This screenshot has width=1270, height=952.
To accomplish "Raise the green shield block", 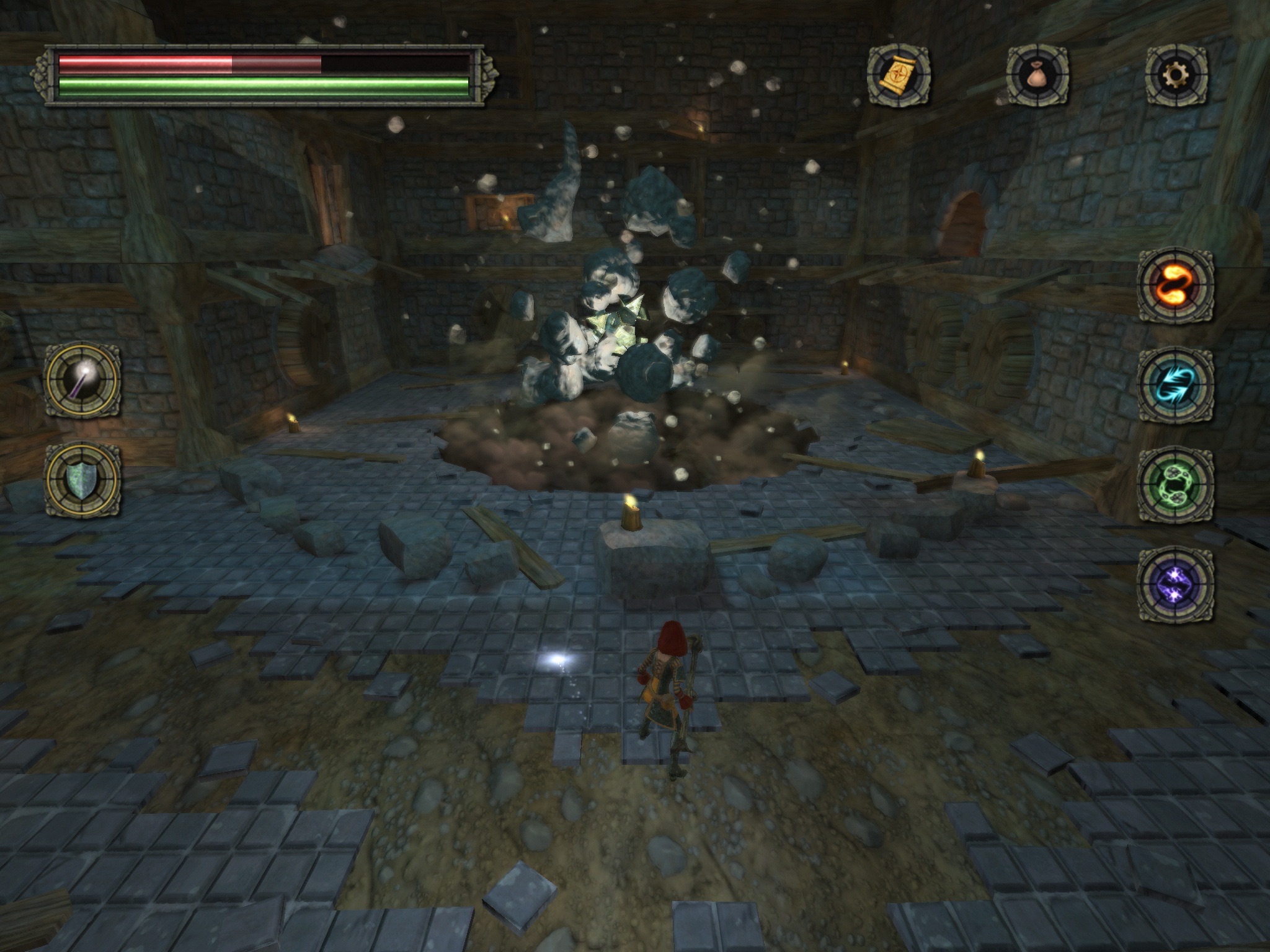I will pyautogui.click(x=83, y=479).
